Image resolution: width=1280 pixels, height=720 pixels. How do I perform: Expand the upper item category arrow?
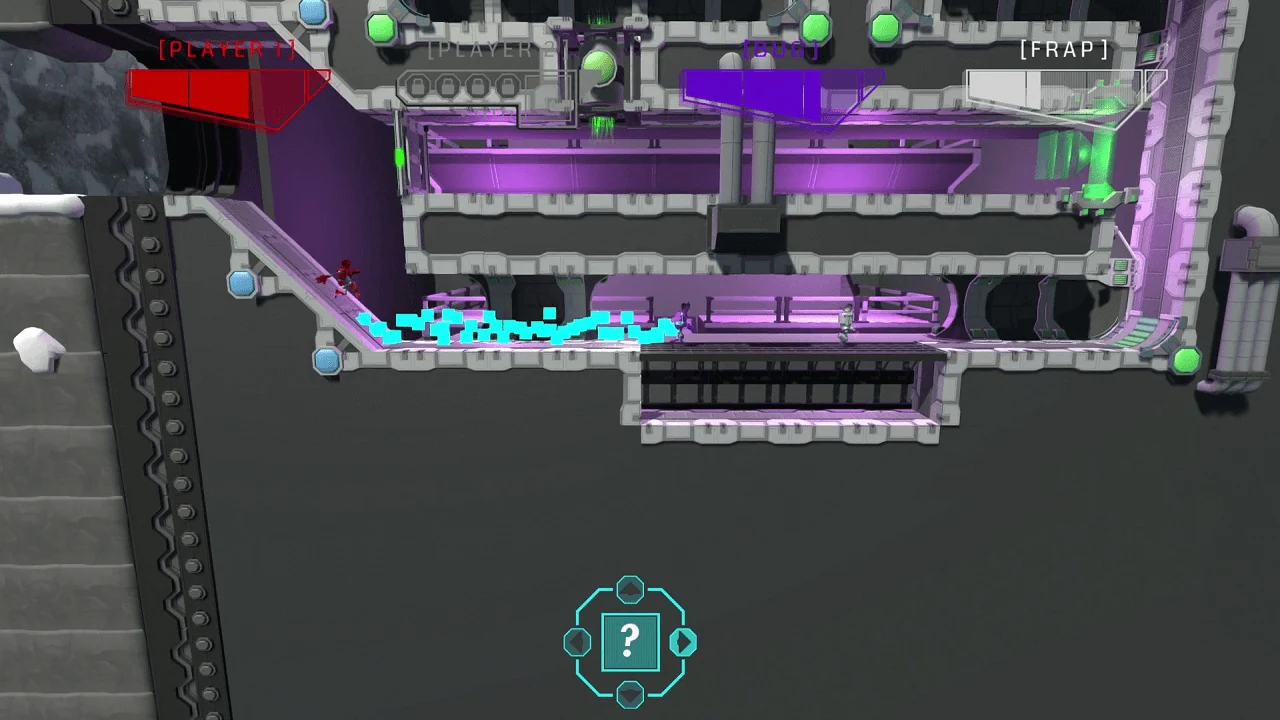coord(629,590)
